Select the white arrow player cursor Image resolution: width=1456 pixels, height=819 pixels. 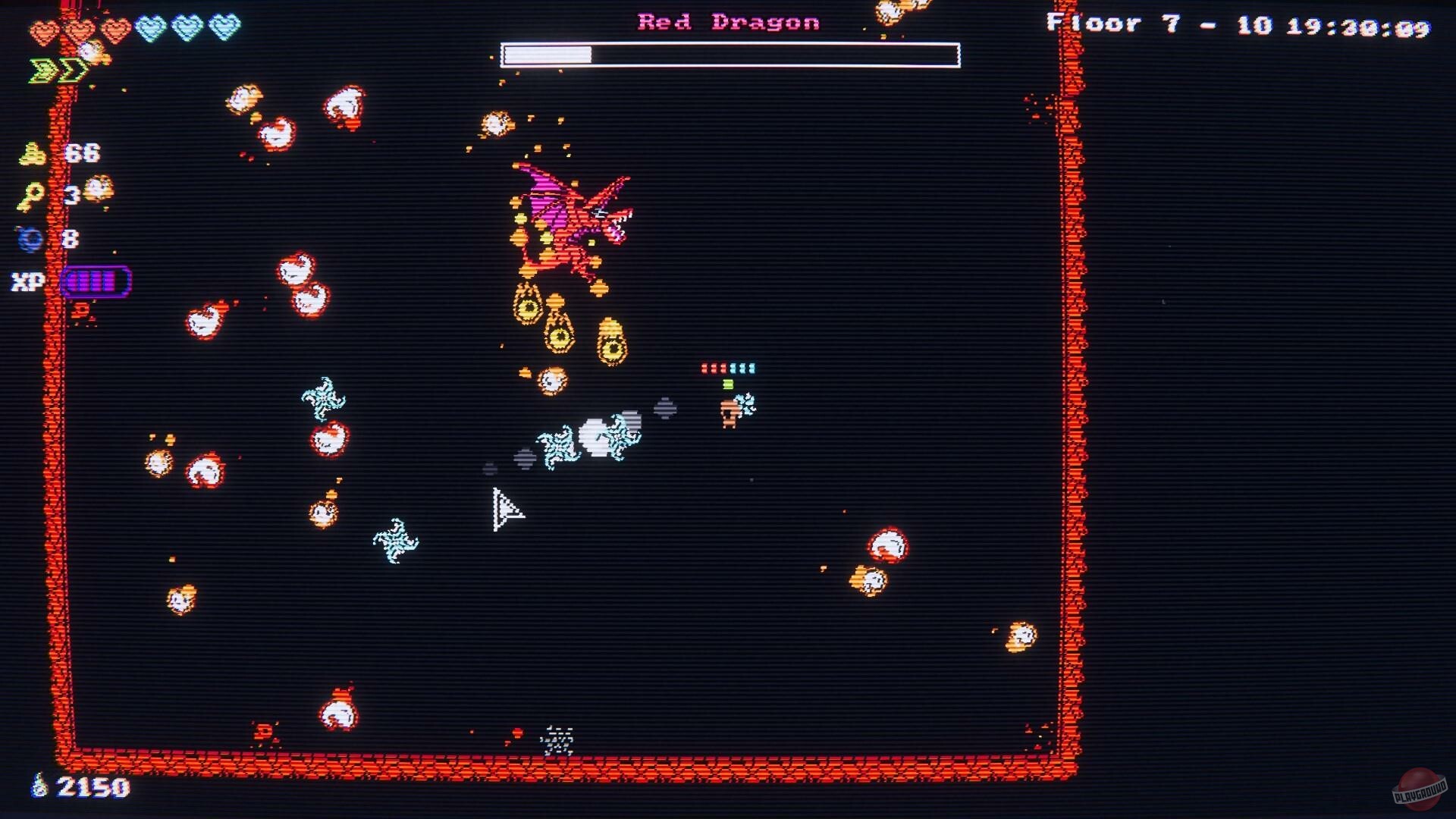tap(507, 510)
